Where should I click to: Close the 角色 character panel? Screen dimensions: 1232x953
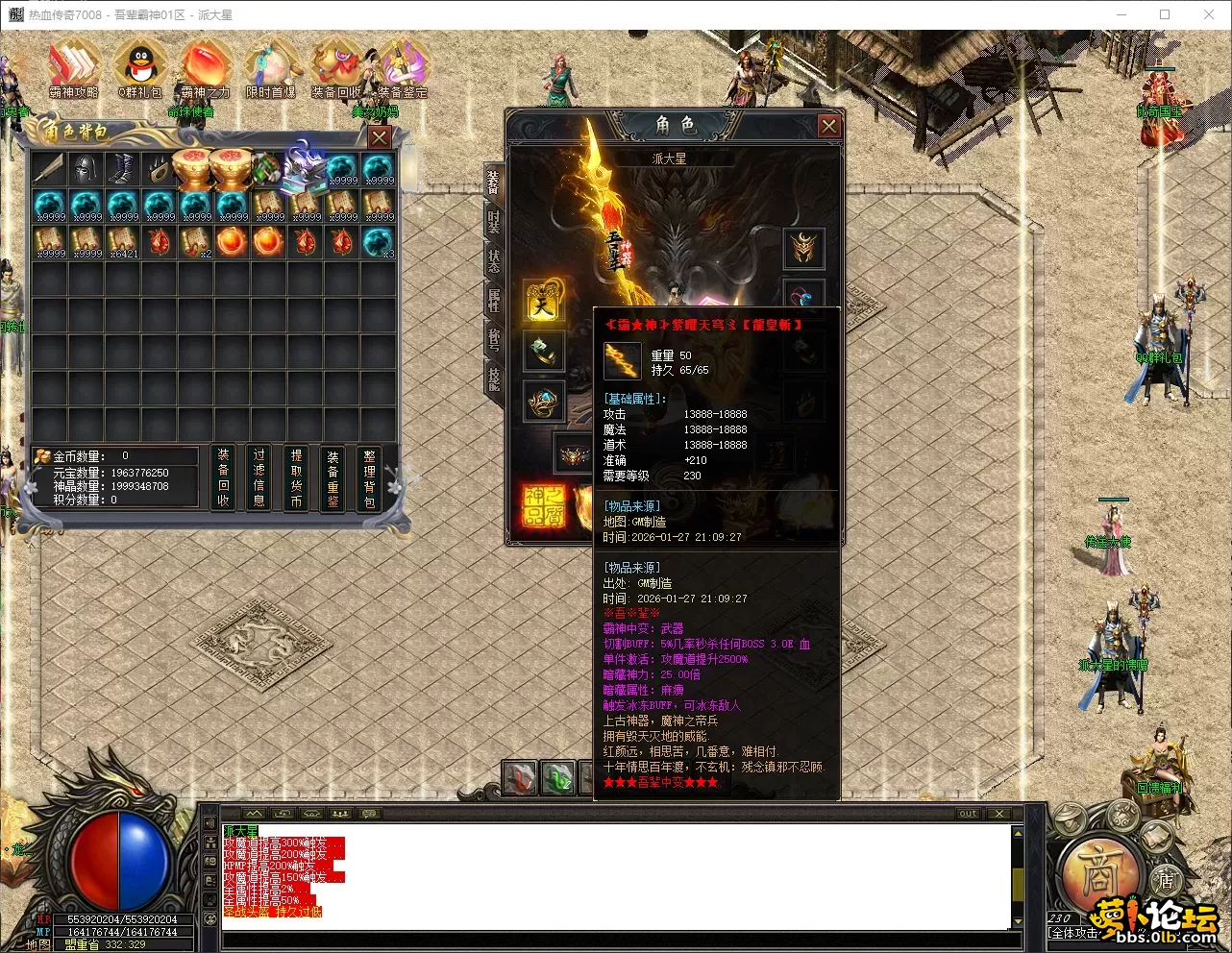click(x=828, y=126)
